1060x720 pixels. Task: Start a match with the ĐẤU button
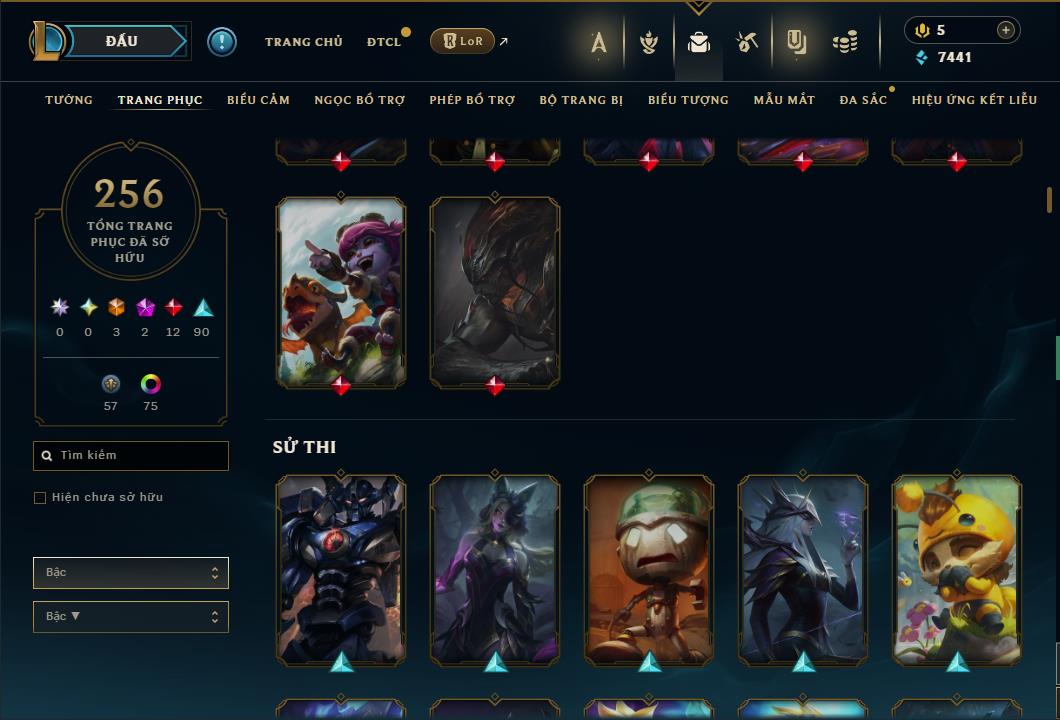122,41
